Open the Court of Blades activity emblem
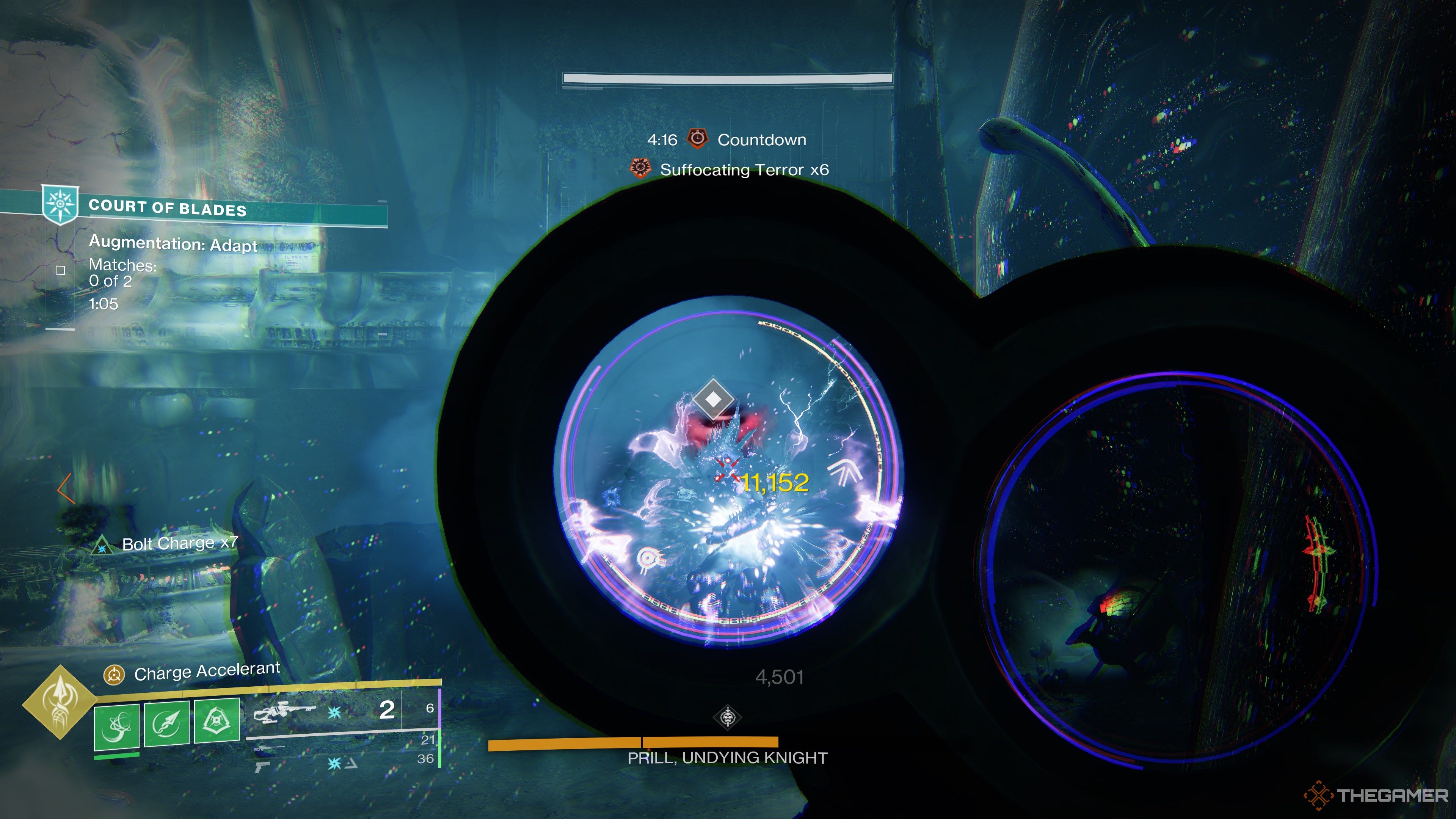1456x819 pixels. 60,204
